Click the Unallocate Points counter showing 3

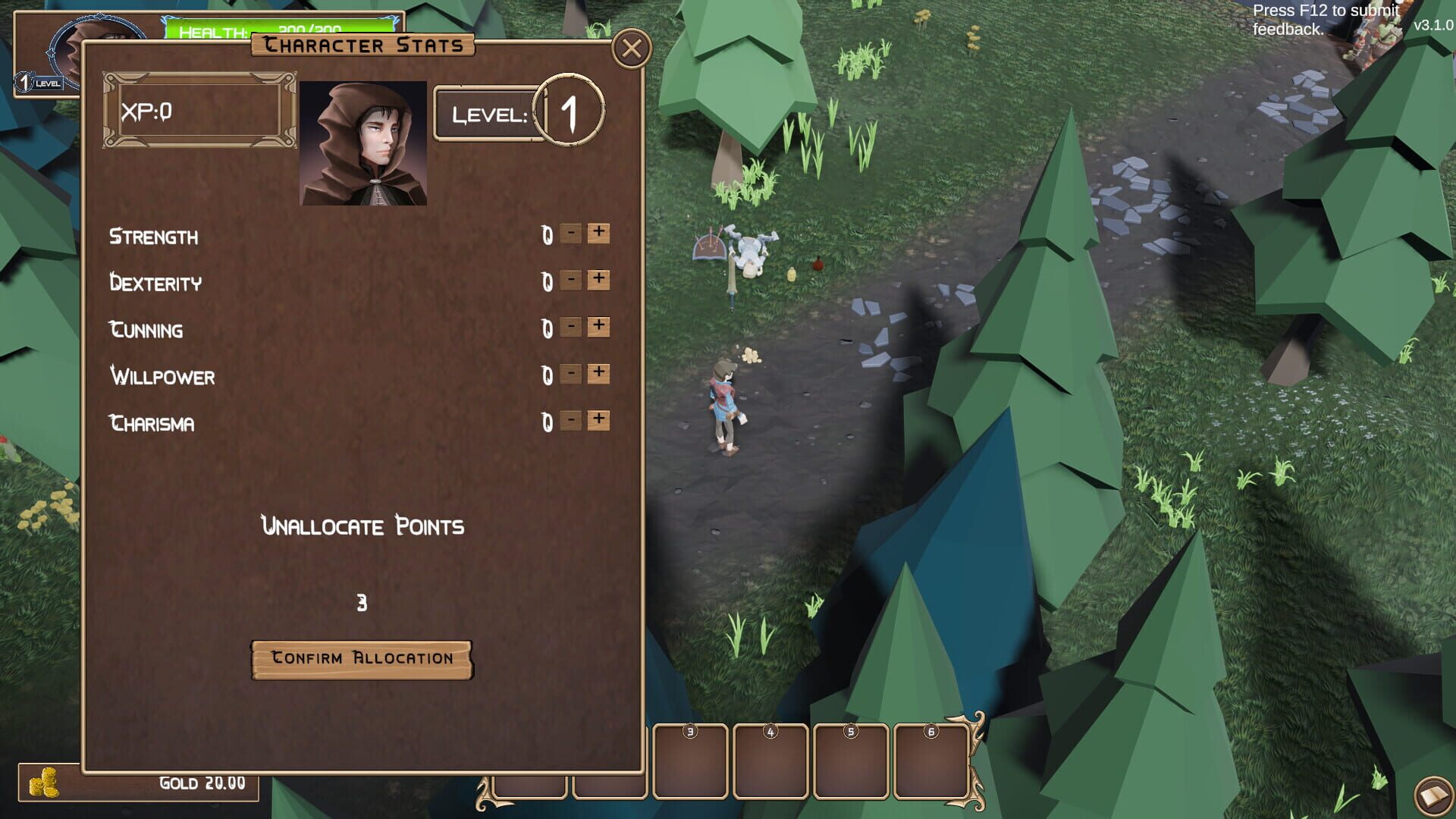coord(362,600)
